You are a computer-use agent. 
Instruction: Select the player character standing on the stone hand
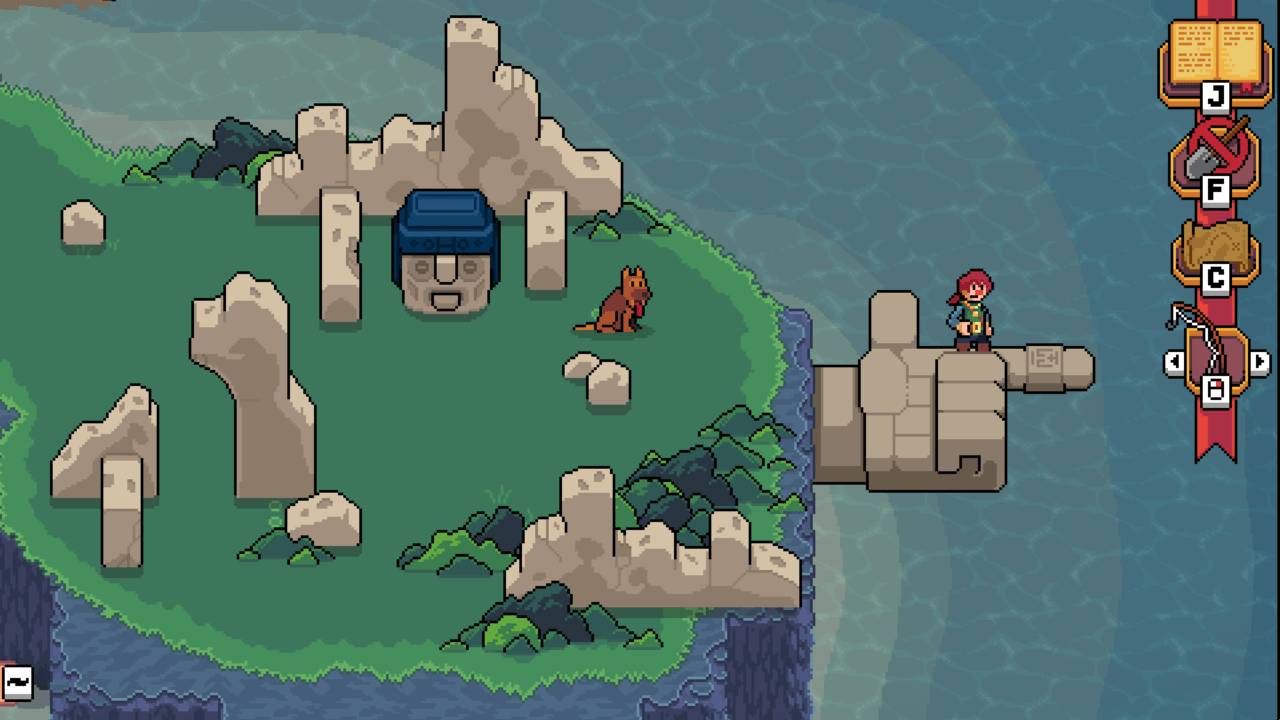(968, 310)
